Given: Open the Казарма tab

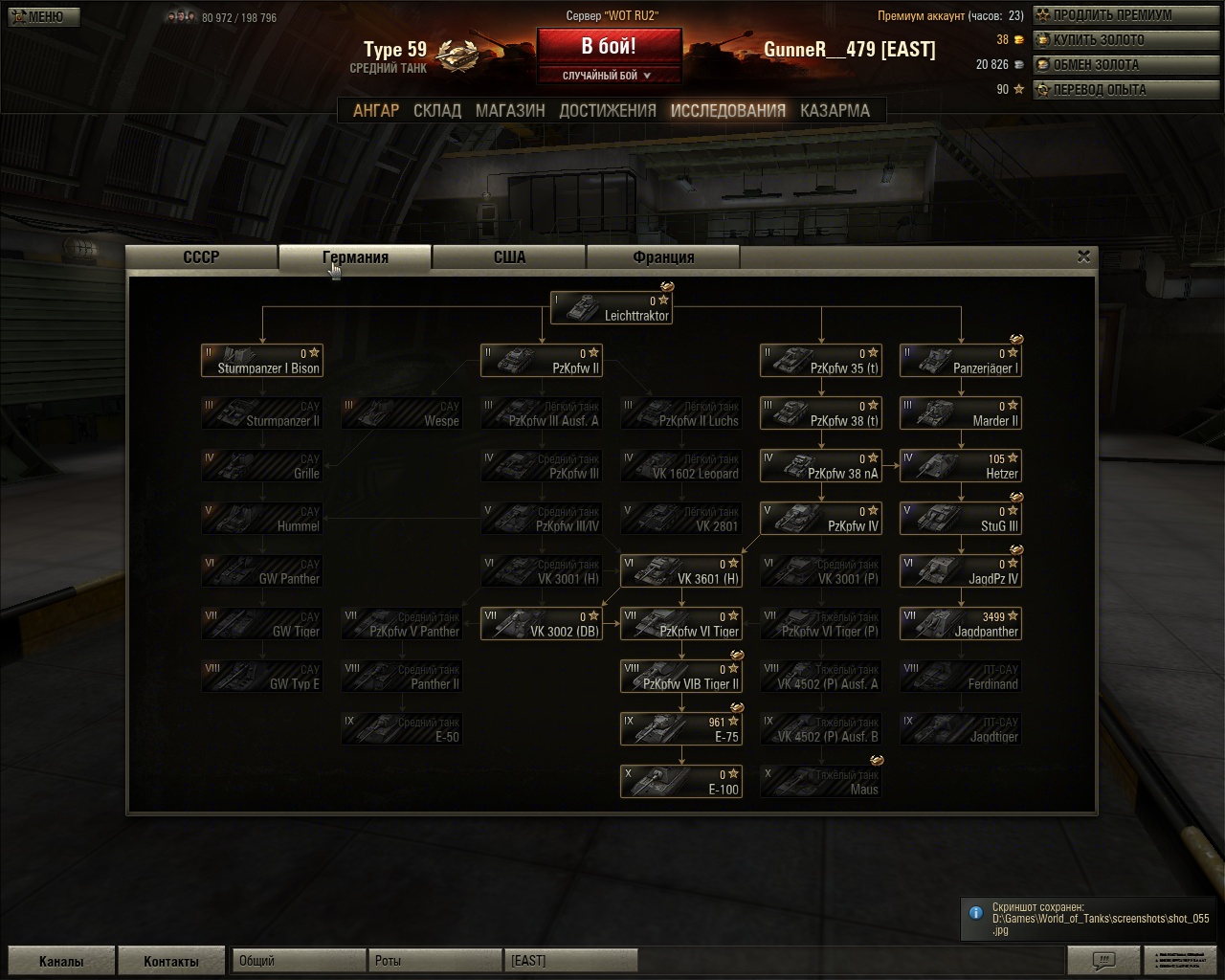Looking at the screenshot, I should pos(835,111).
